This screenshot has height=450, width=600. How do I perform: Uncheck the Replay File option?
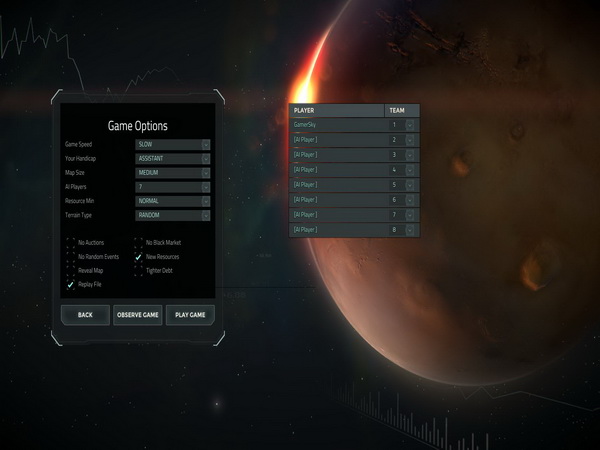tap(70, 285)
